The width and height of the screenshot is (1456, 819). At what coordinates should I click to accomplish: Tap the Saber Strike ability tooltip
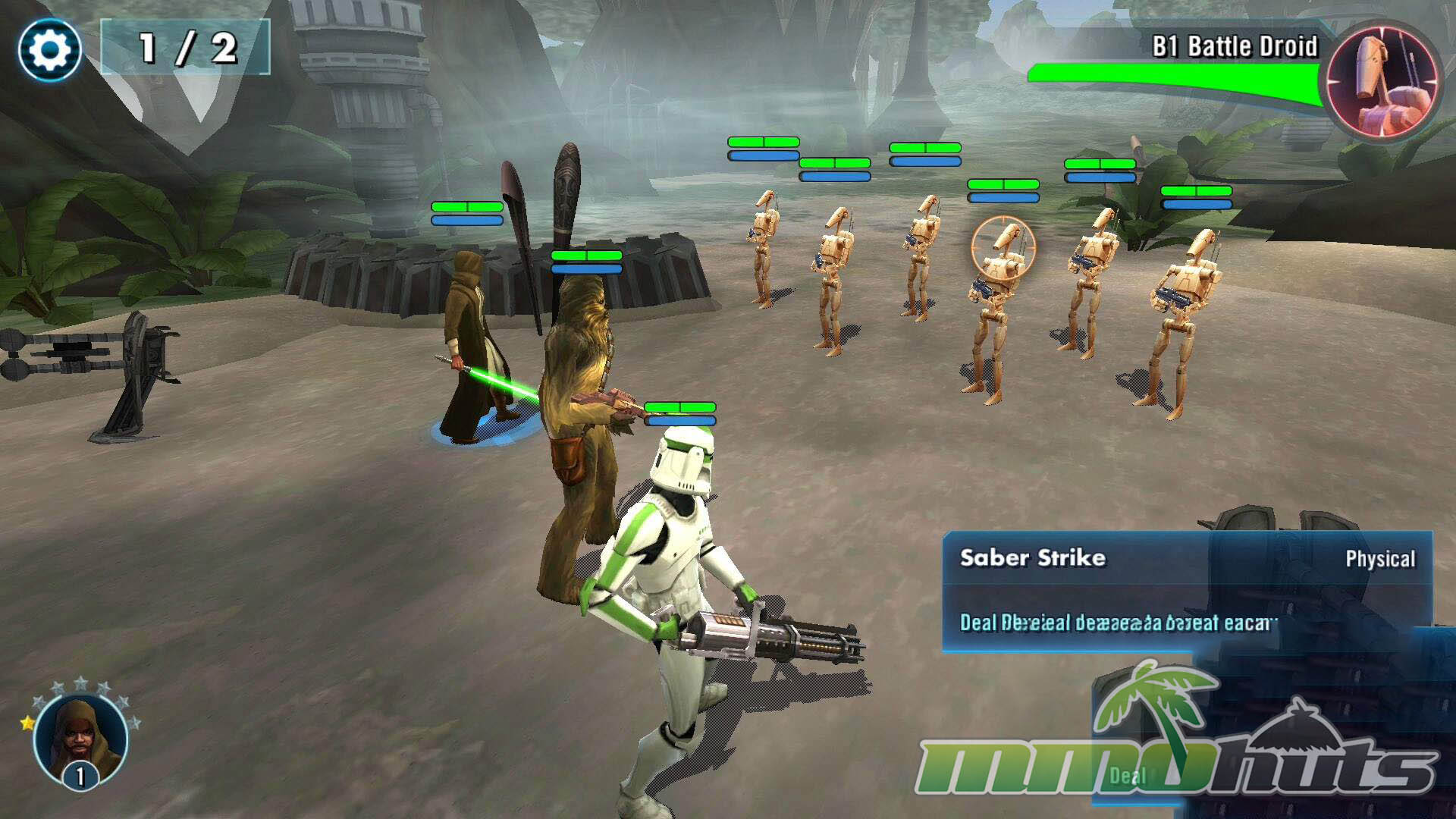pyautogui.click(x=1186, y=591)
